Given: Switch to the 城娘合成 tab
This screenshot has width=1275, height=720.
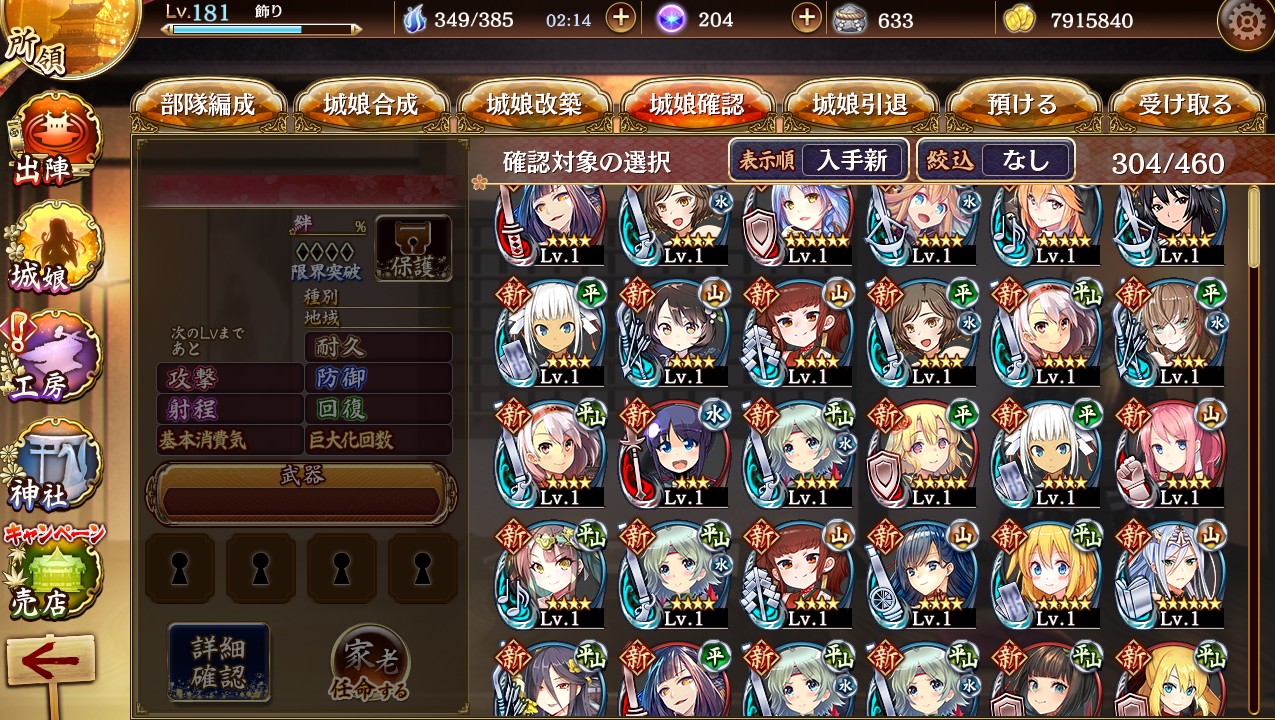Looking at the screenshot, I should click(x=371, y=105).
